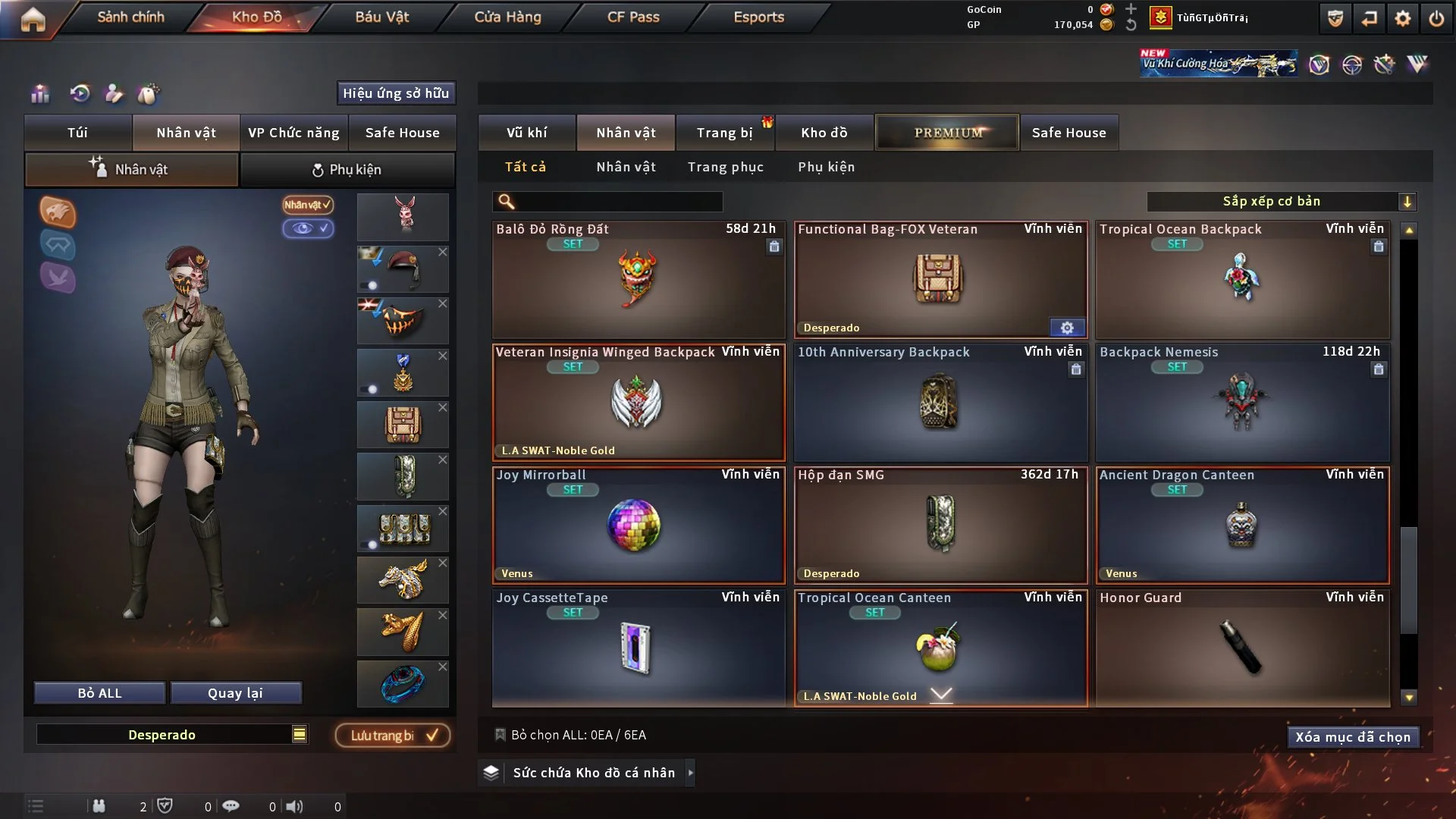Open the PREMIUM inventory tab
Screen dimensions: 1456x819
(947, 133)
